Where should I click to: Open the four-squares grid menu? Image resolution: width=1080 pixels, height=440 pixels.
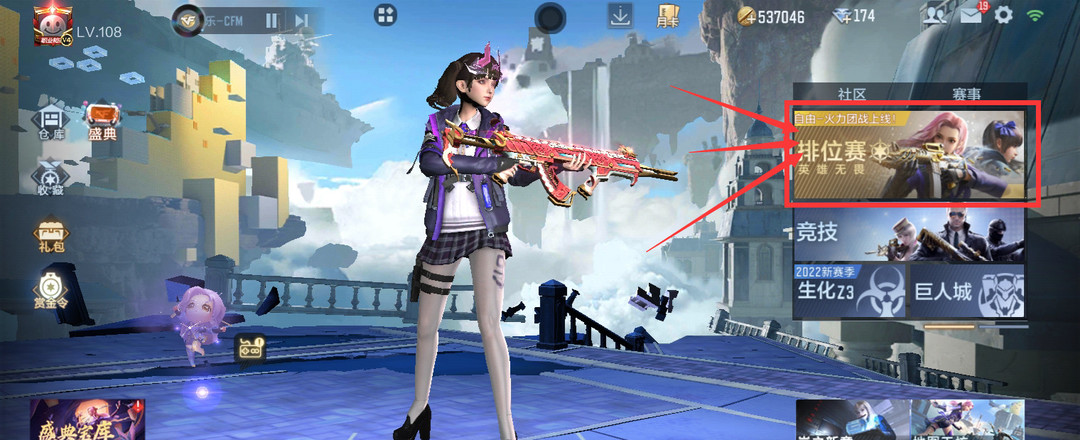(385, 14)
